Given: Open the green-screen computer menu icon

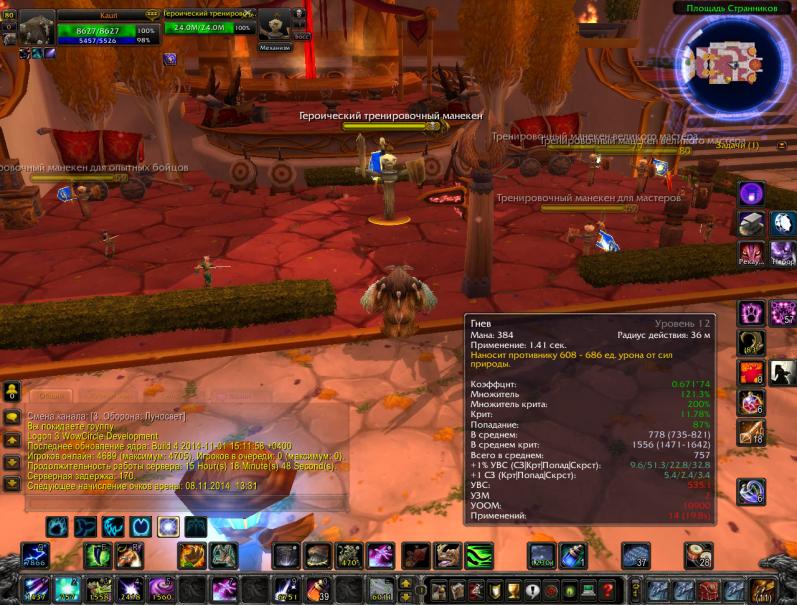Looking at the screenshot, I should coord(588,589).
